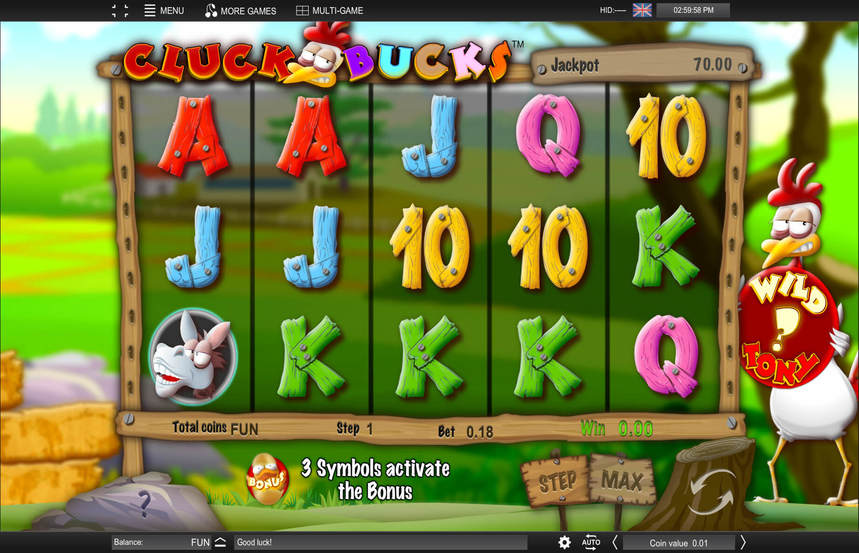Screen dimensions: 859x553
Task: Open the MENU in the top bar
Action: 164,11
